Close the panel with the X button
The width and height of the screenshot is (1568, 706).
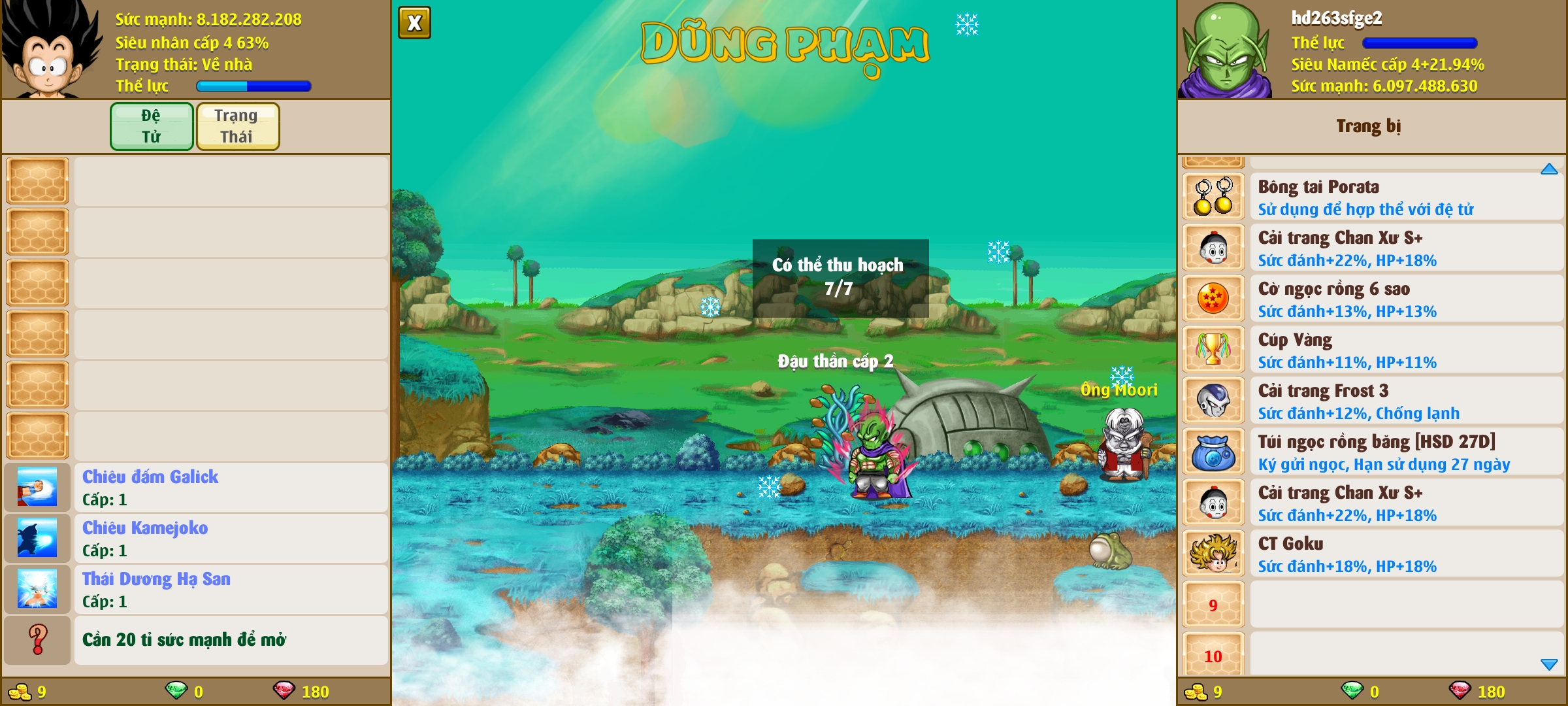click(414, 24)
